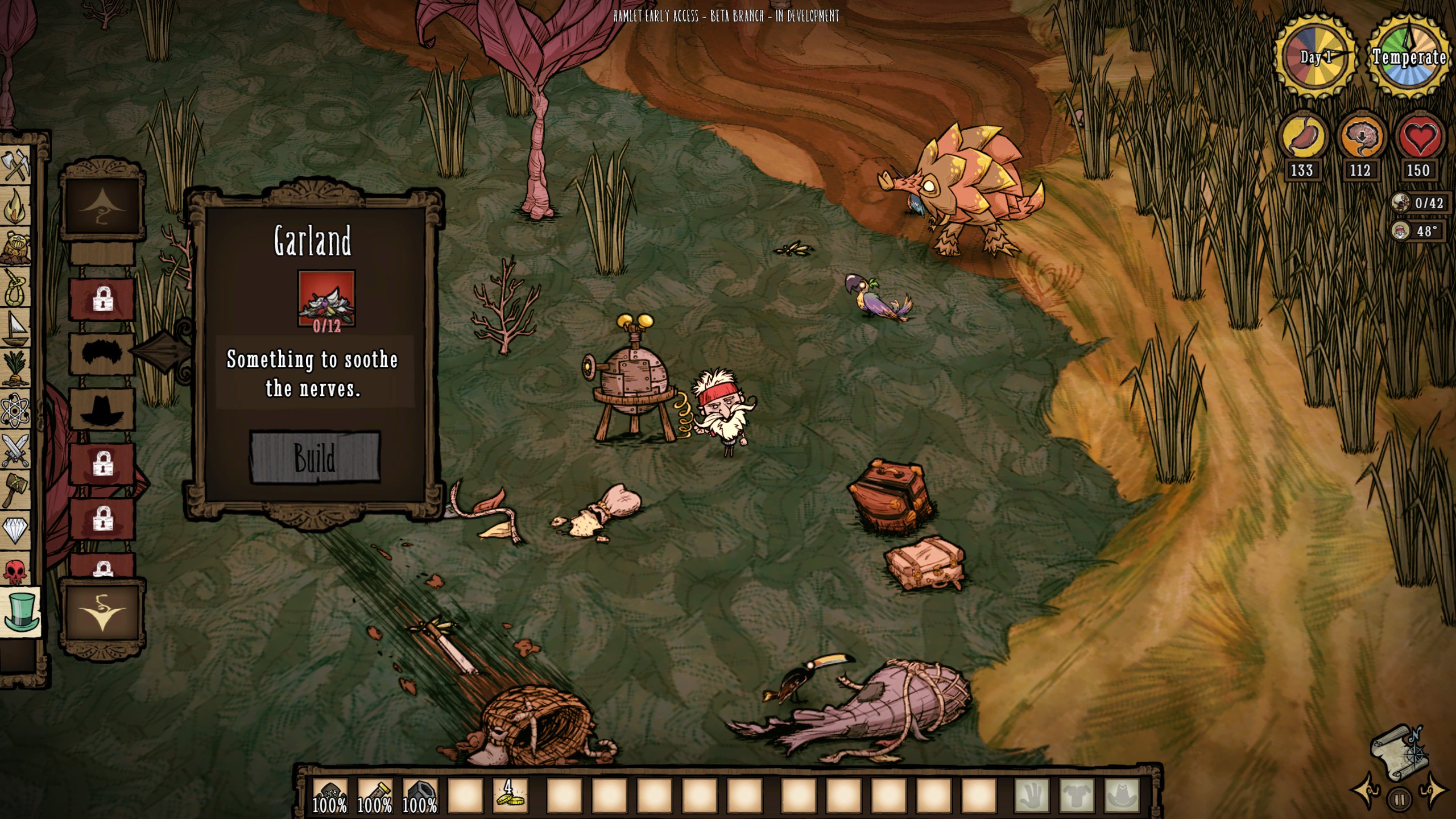Switch to the sailboat Nautical crafting tab

click(15, 329)
